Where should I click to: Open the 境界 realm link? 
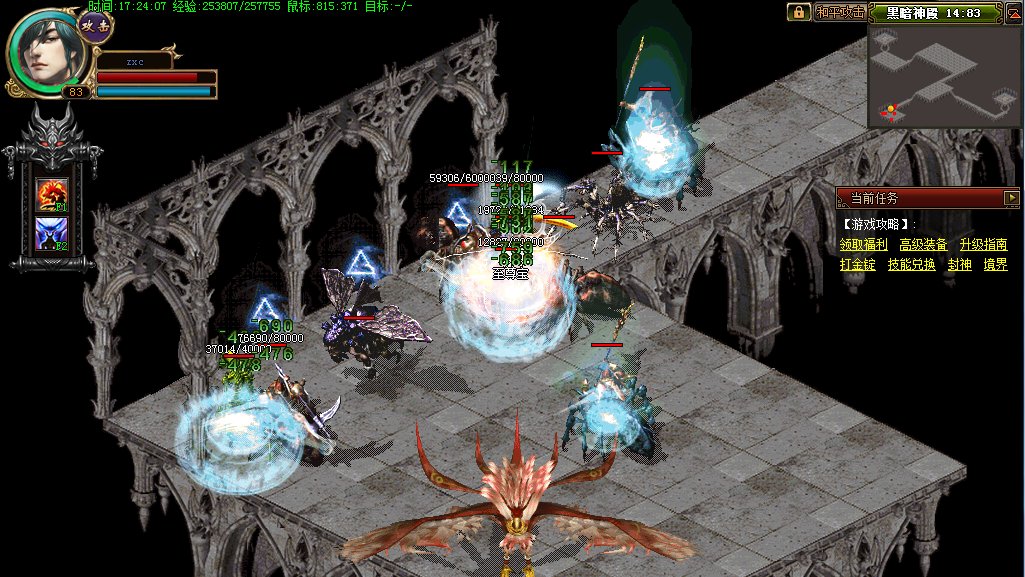(x=995, y=264)
